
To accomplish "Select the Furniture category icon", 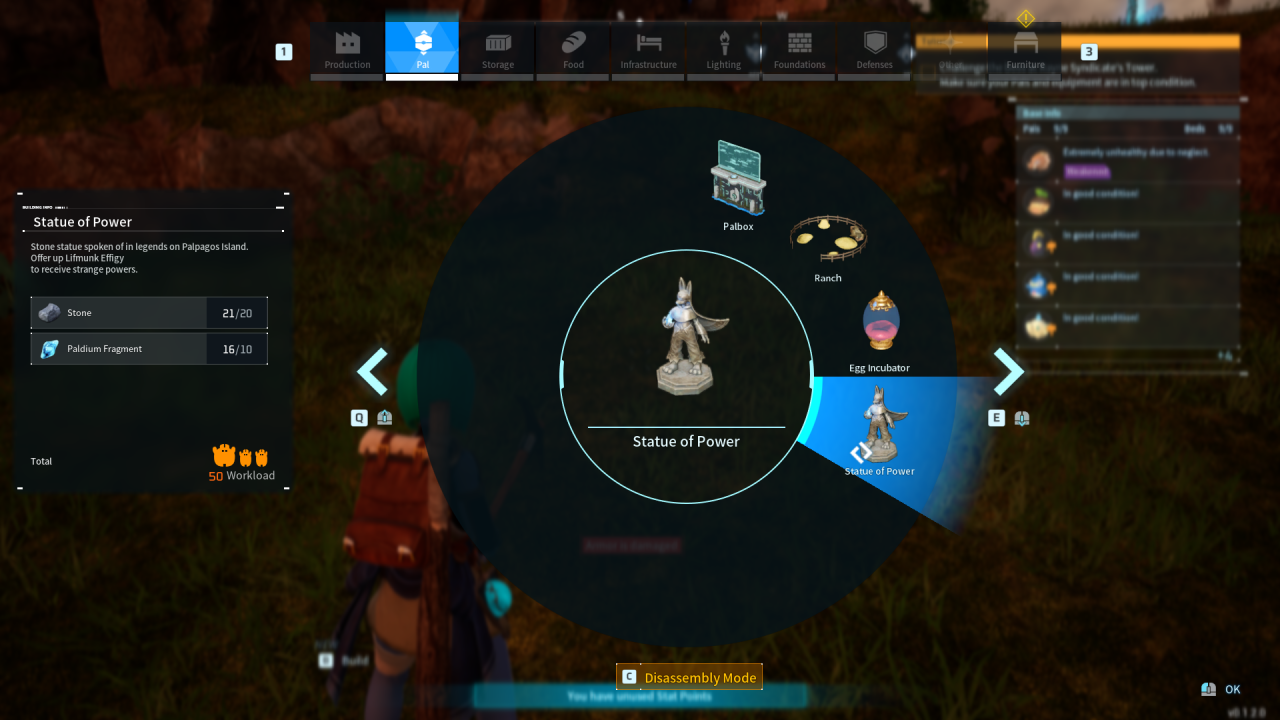I will click(x=1025, y=50).
